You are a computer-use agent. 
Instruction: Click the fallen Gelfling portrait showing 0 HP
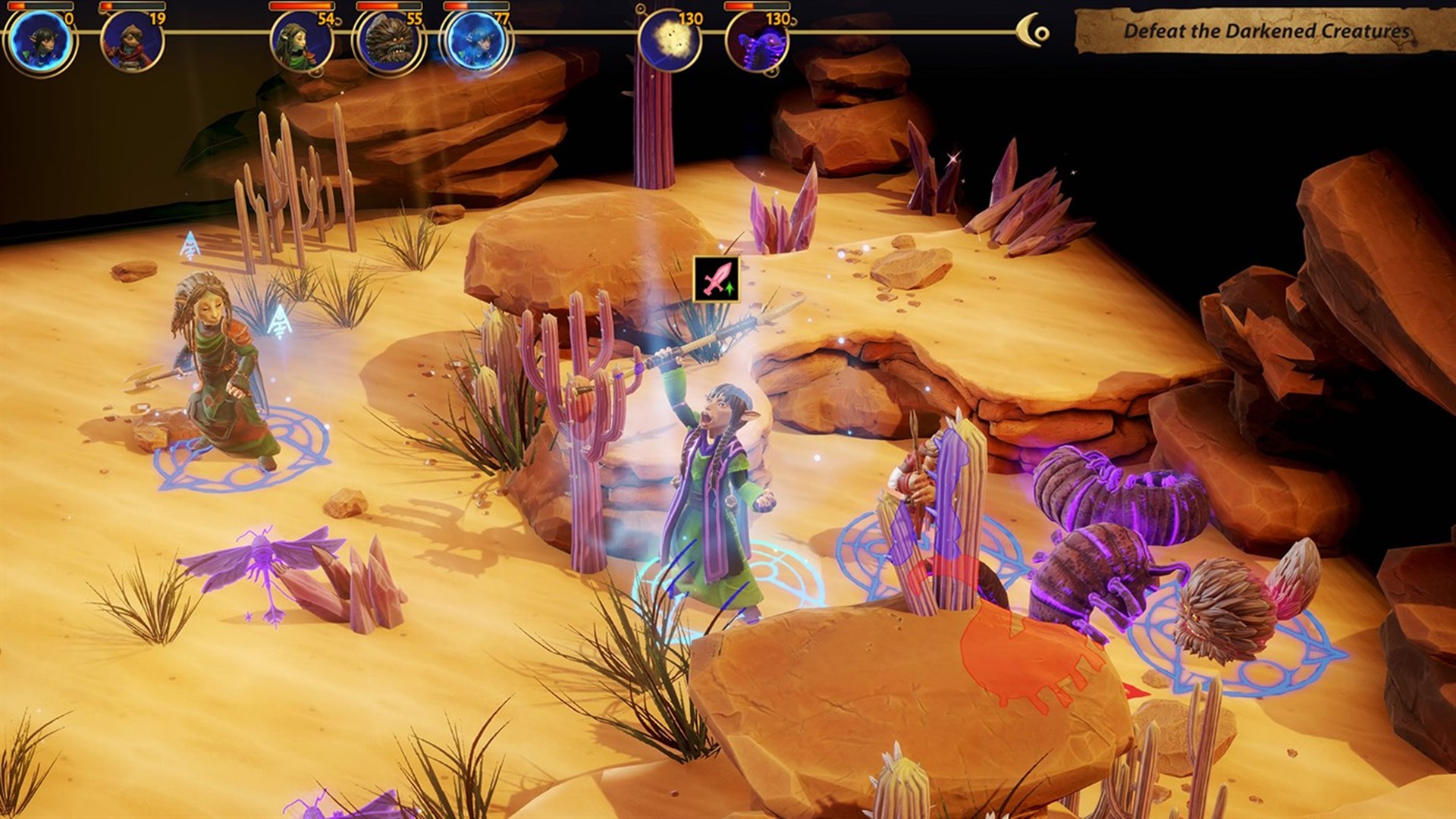click(42, 44)
